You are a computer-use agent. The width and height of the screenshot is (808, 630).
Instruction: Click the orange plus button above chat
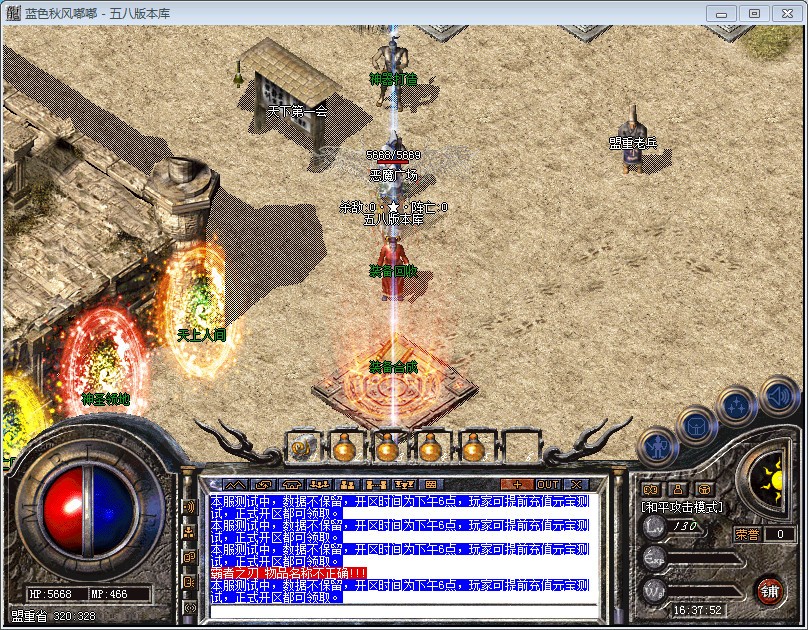click(x=517, y=484)
